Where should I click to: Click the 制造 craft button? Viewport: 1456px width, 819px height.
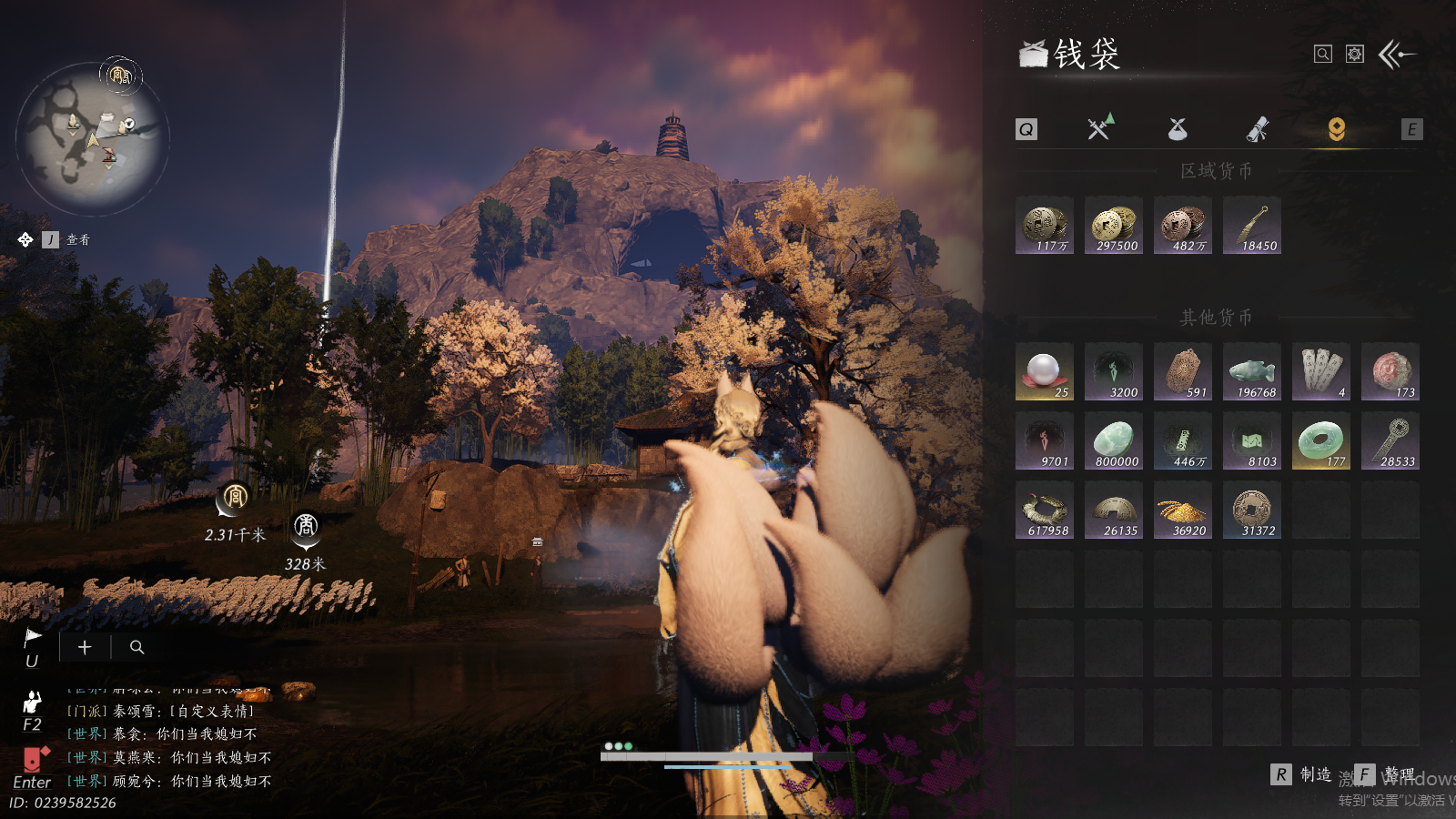[1302, 774]
